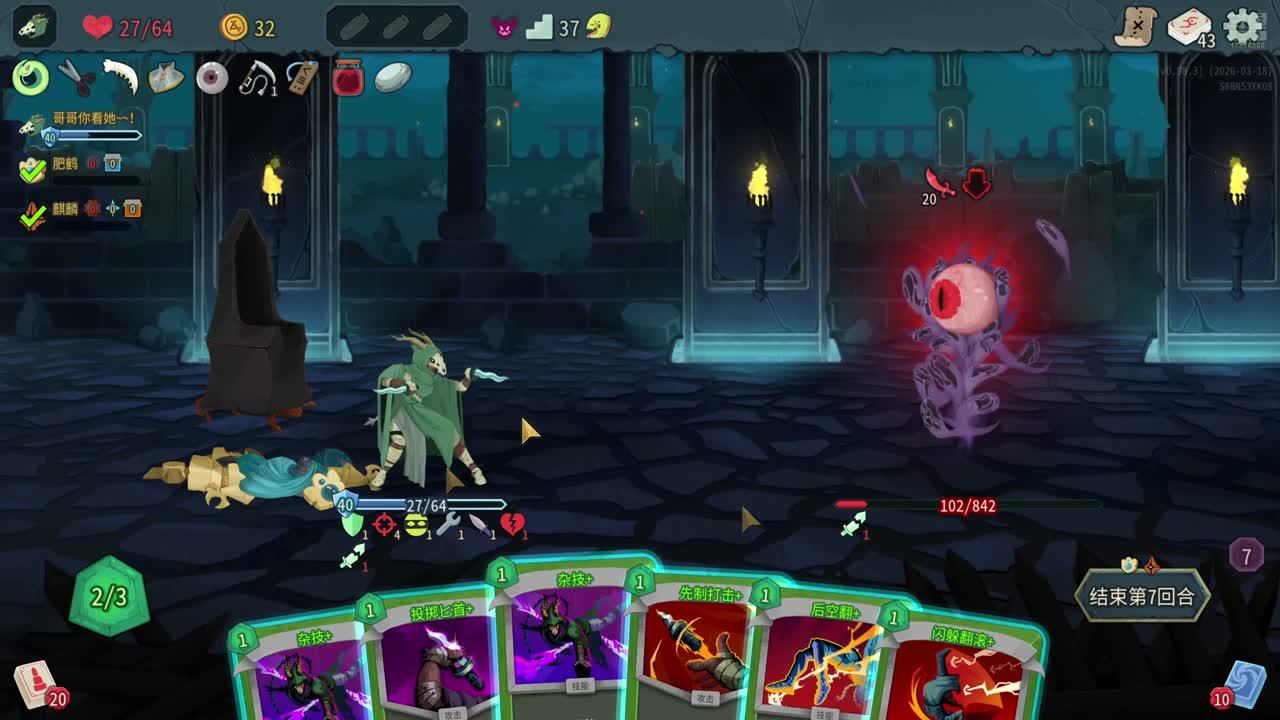Open the draw pile showing 20 cards
The image size is (1280, 720).
[36, 685]
